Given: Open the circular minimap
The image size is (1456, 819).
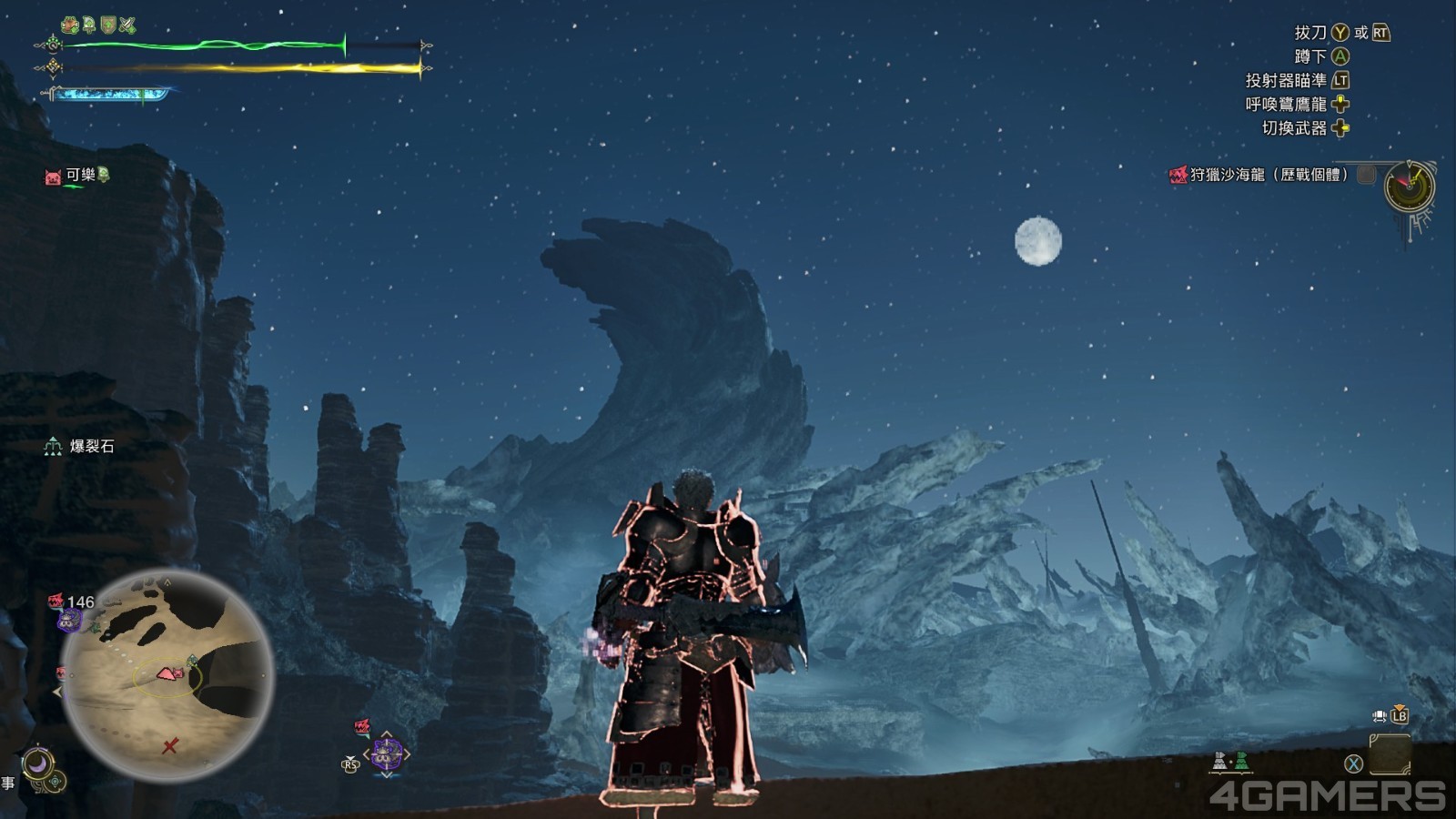Looking at the screenshot, I should click(167, 675).
